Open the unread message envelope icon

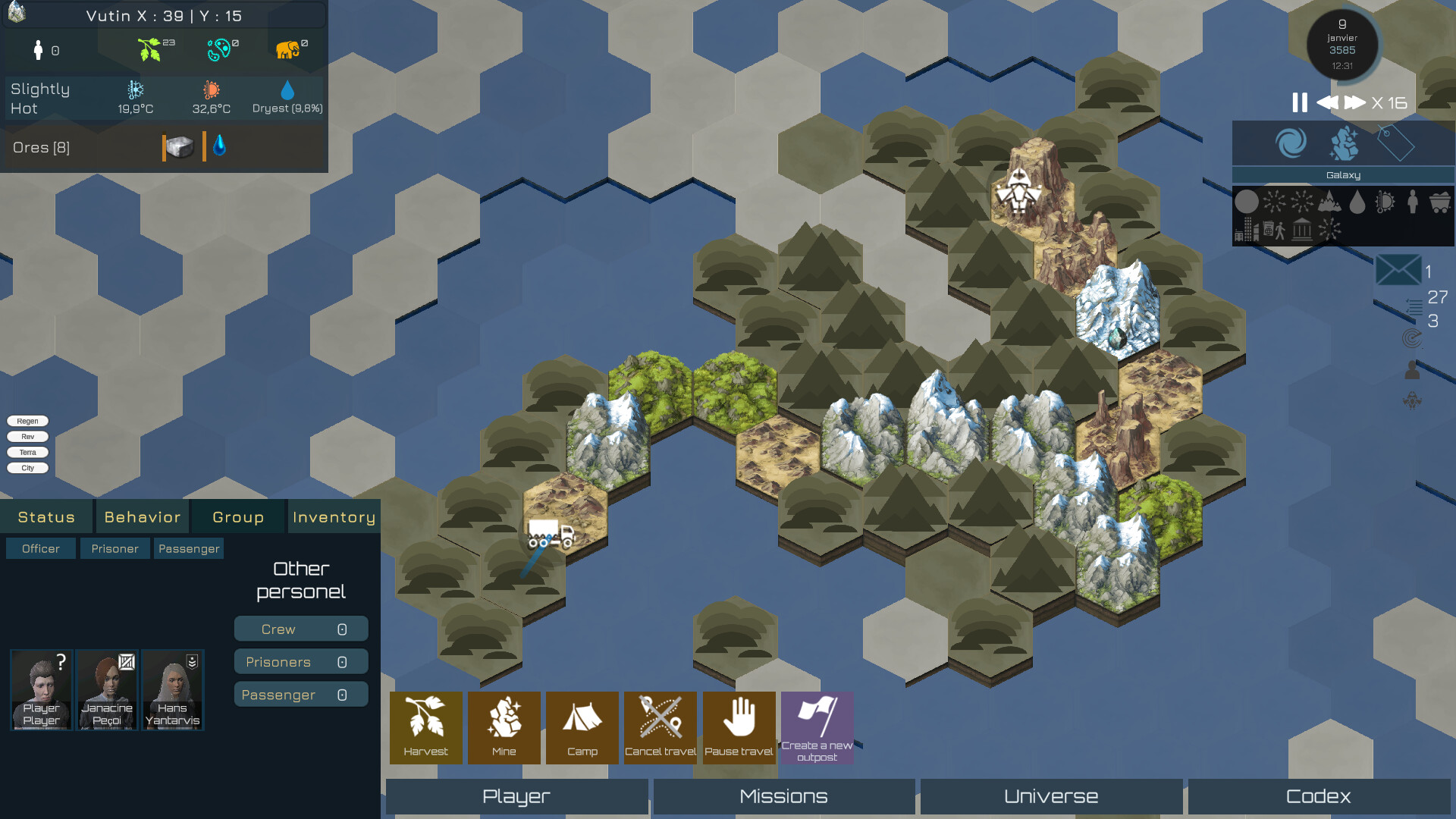pos(1398,270)
